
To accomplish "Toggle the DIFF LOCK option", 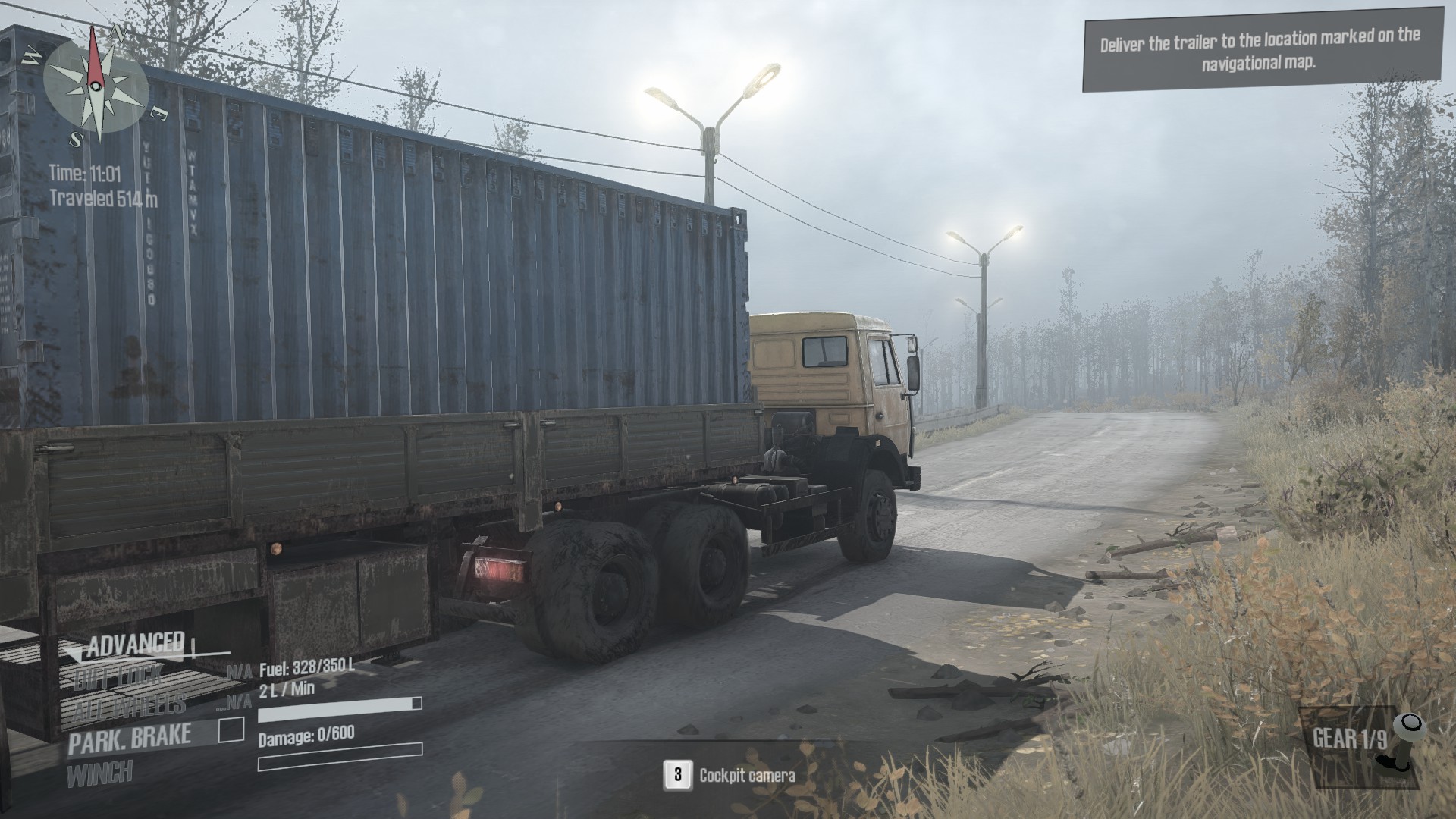I will coord(118,676).
